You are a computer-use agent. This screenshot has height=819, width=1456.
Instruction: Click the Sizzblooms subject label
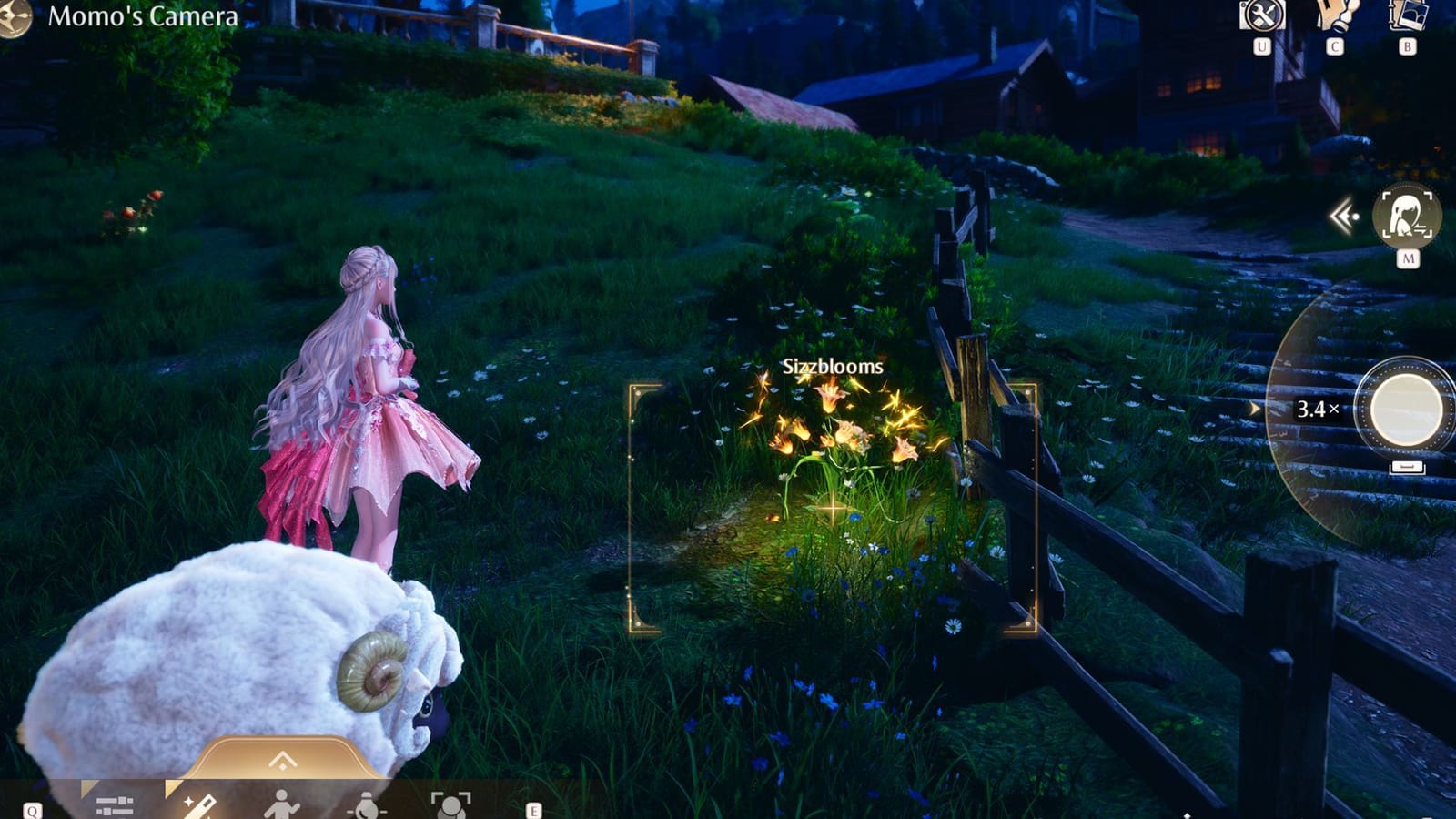tap(831, 368)
